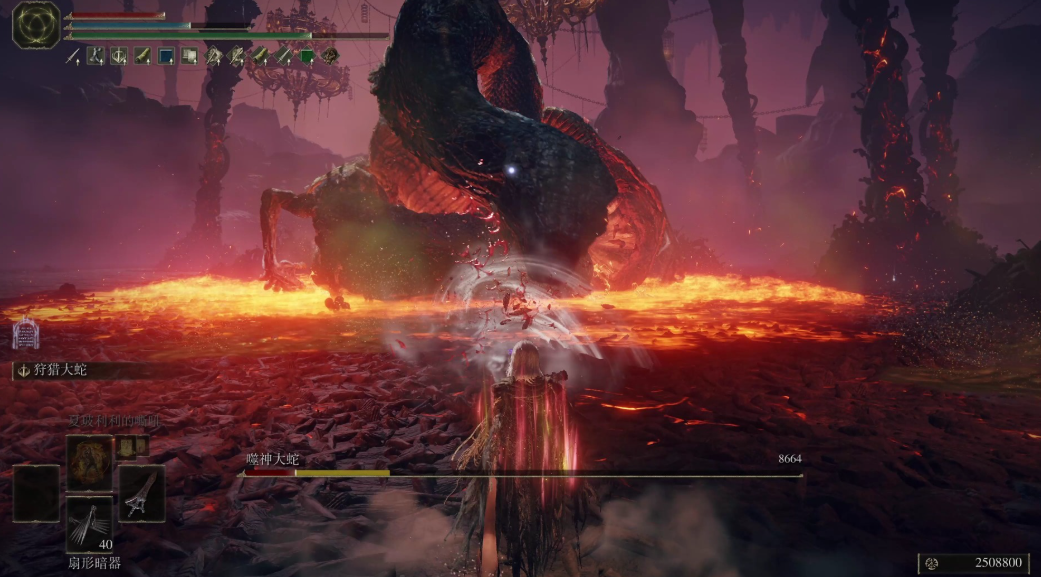The image size is (1041, 577).
Task: Click the compass emblem in the top-left corner
Action: pos(36,24)
